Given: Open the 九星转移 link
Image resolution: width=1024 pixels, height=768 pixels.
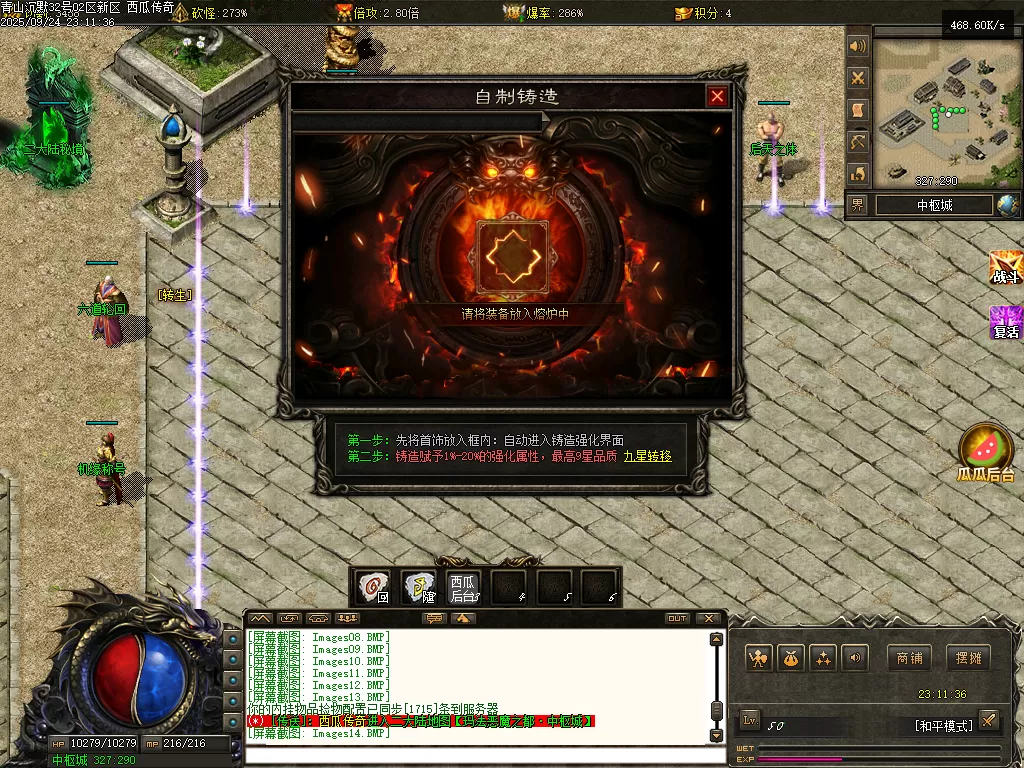Looking at the screenshot, I should click(x=648, y=456).
